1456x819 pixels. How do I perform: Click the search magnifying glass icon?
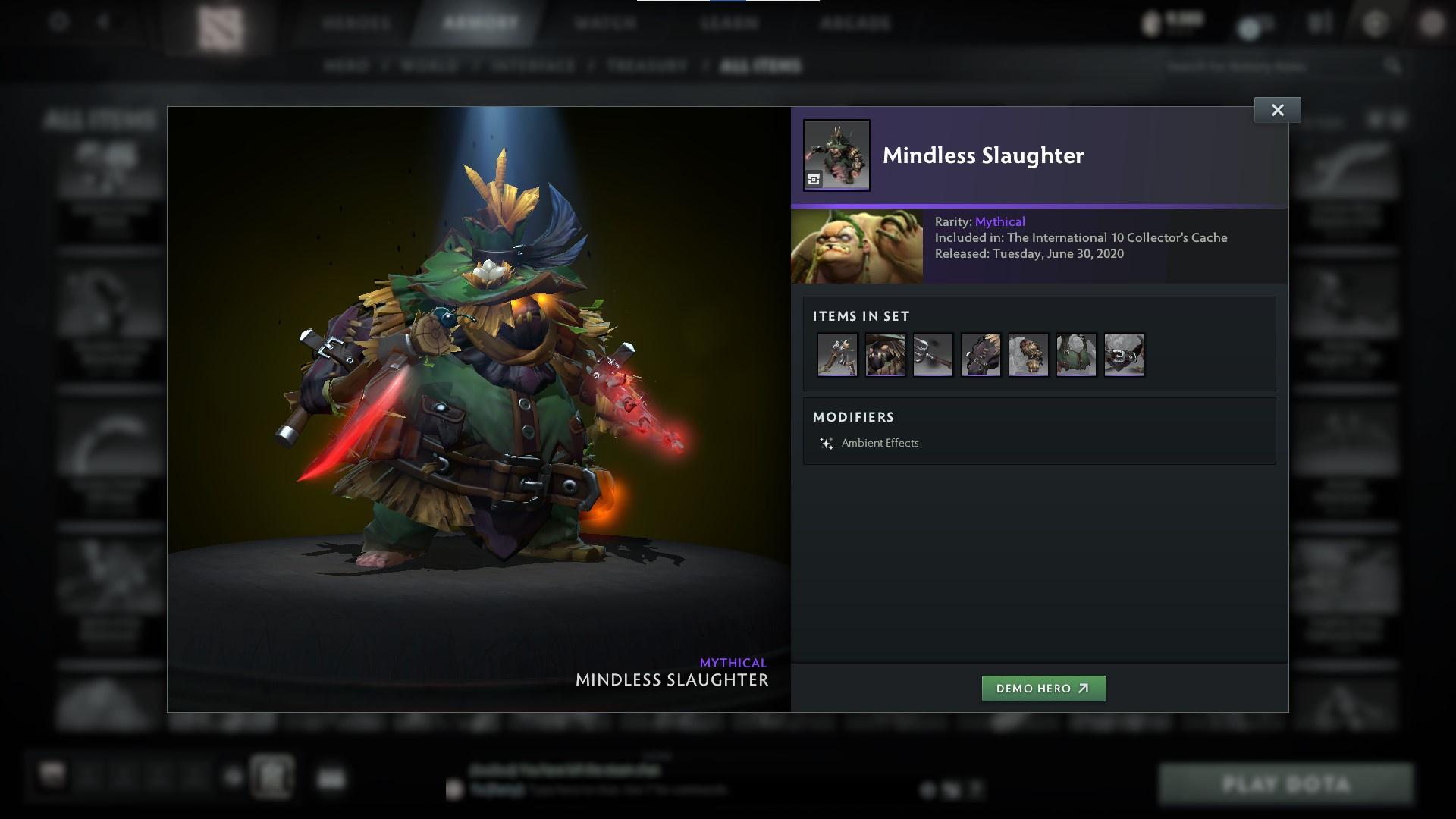1394,66
